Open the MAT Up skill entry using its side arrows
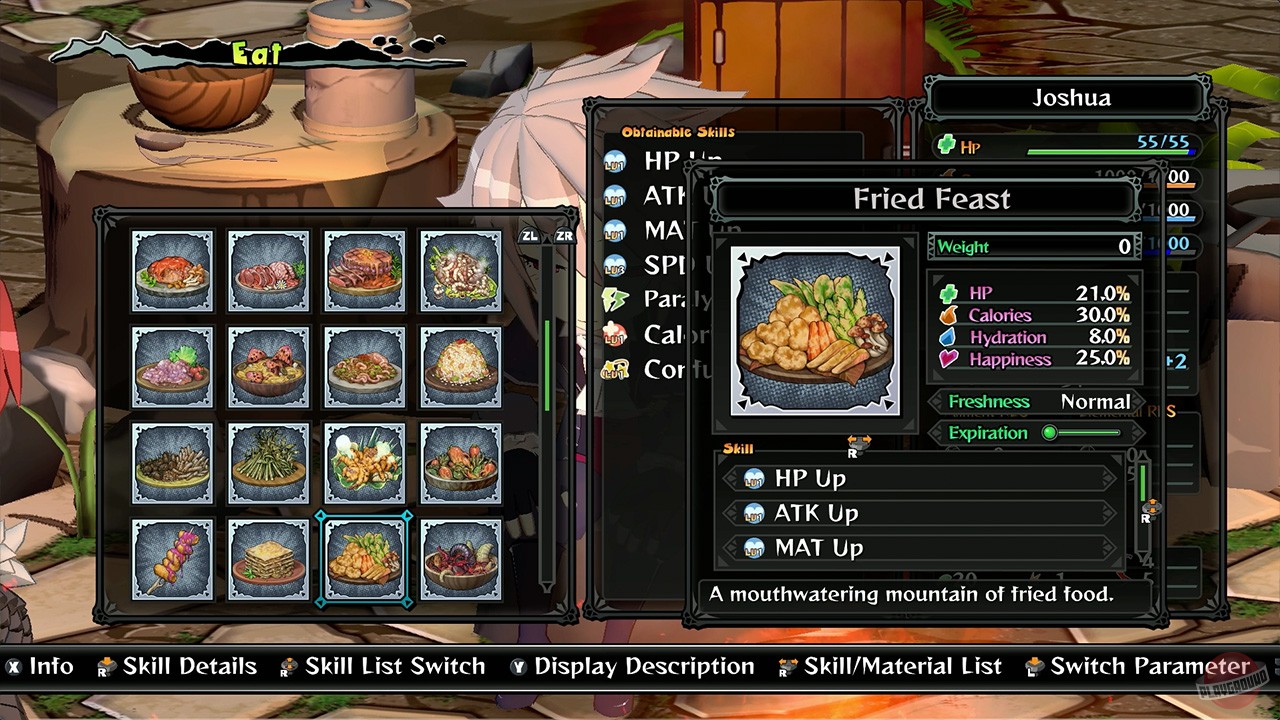 [921, 547]
